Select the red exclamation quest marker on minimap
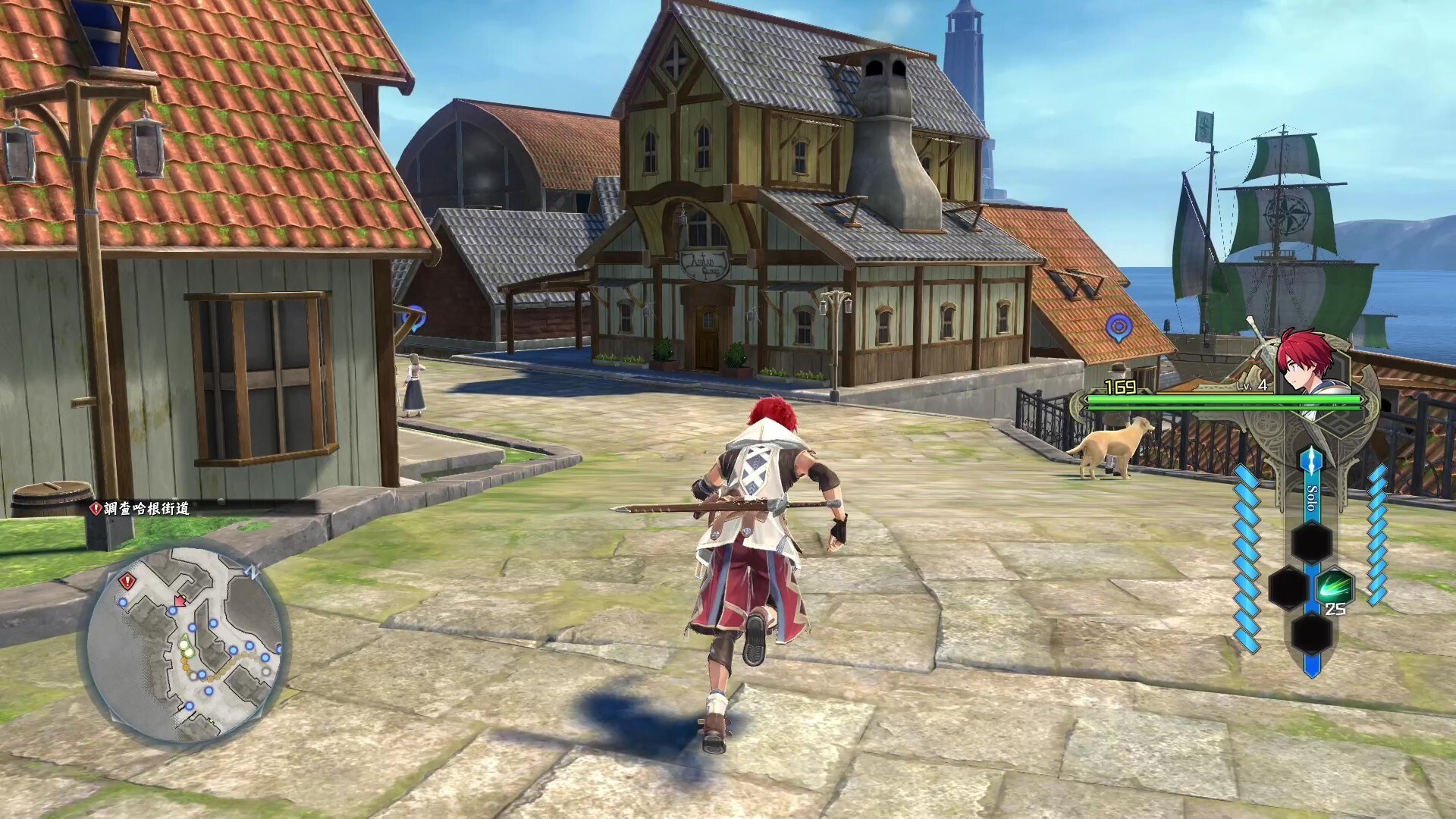Image resolution: width=1456 pixels, height=819 pixels. coord(127,582)
